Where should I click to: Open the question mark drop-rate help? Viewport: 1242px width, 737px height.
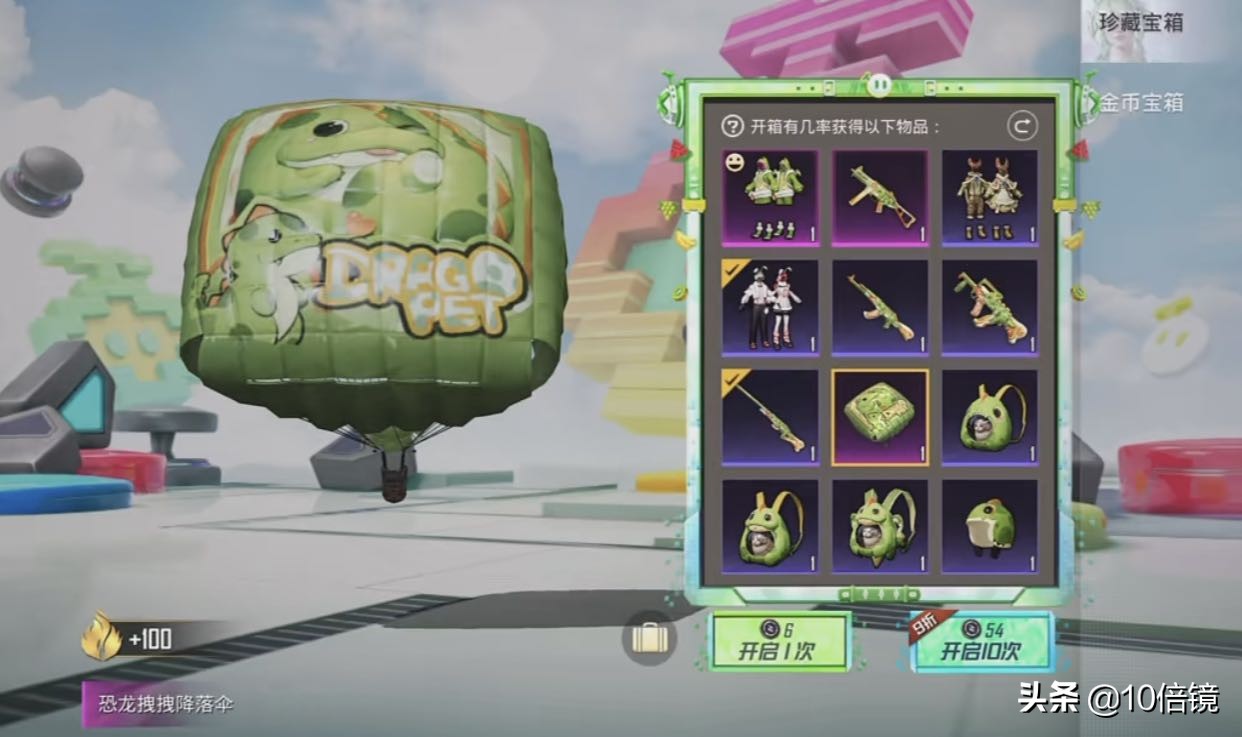click(x=733, y=126)
